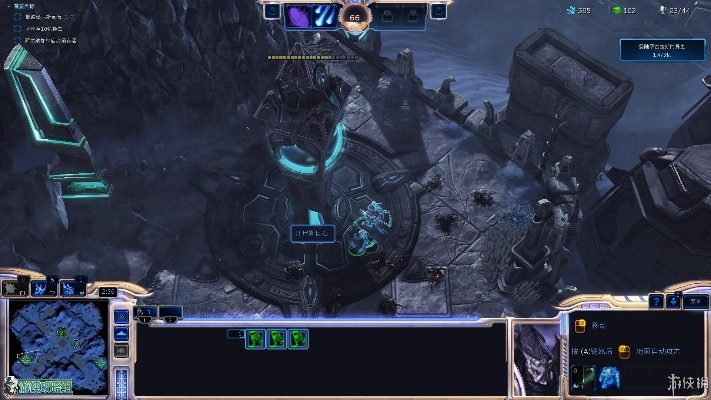Select the middle green unit wireframe
Image resolution: width=711 pixels, height=400 pixels.
point(277,339)
